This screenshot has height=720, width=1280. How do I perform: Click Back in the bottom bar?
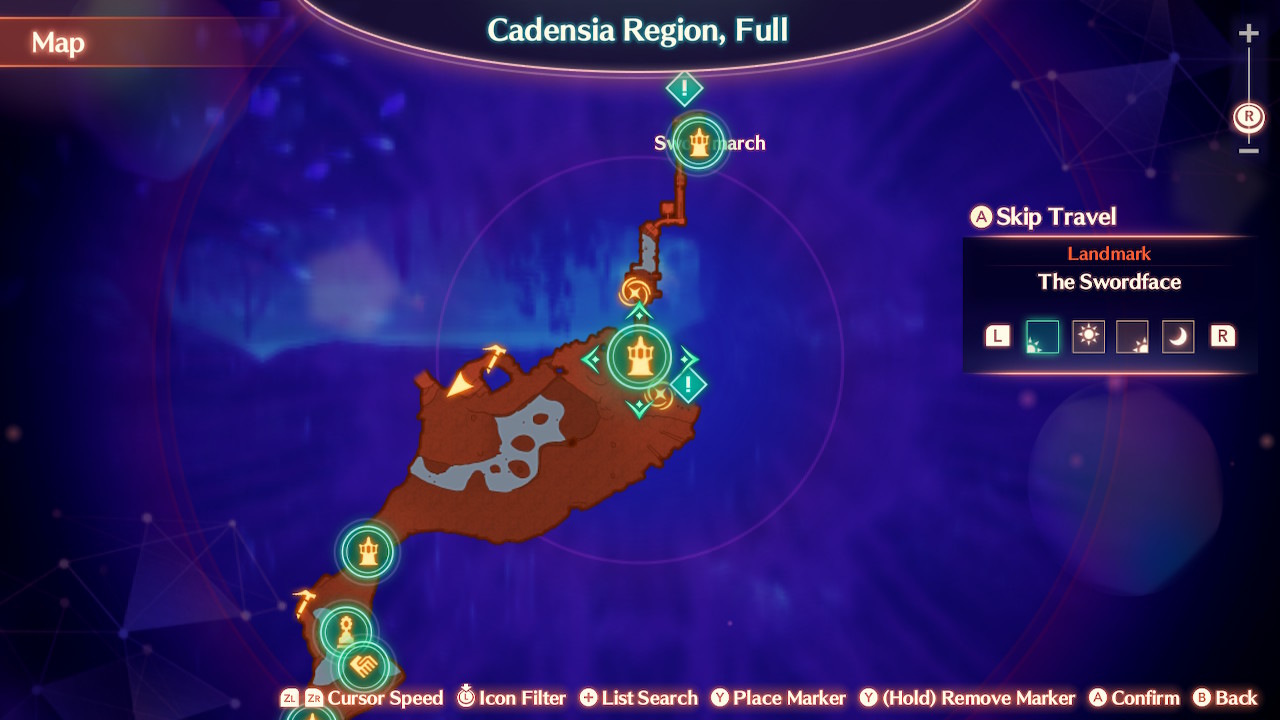1230,697
